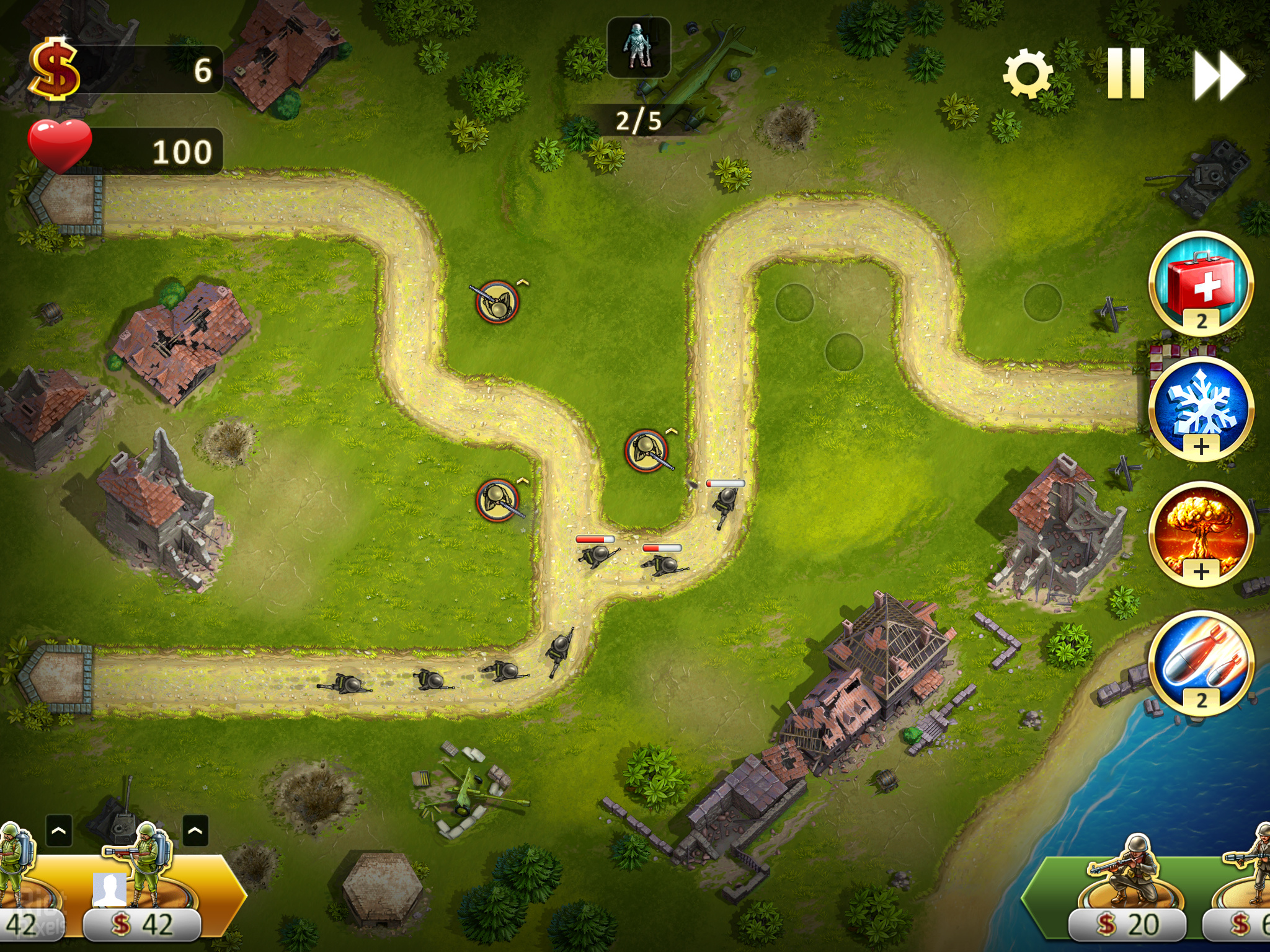1270x952 pixels.
Task: Click the blank profile avatar picture
Action: [109, 889]
